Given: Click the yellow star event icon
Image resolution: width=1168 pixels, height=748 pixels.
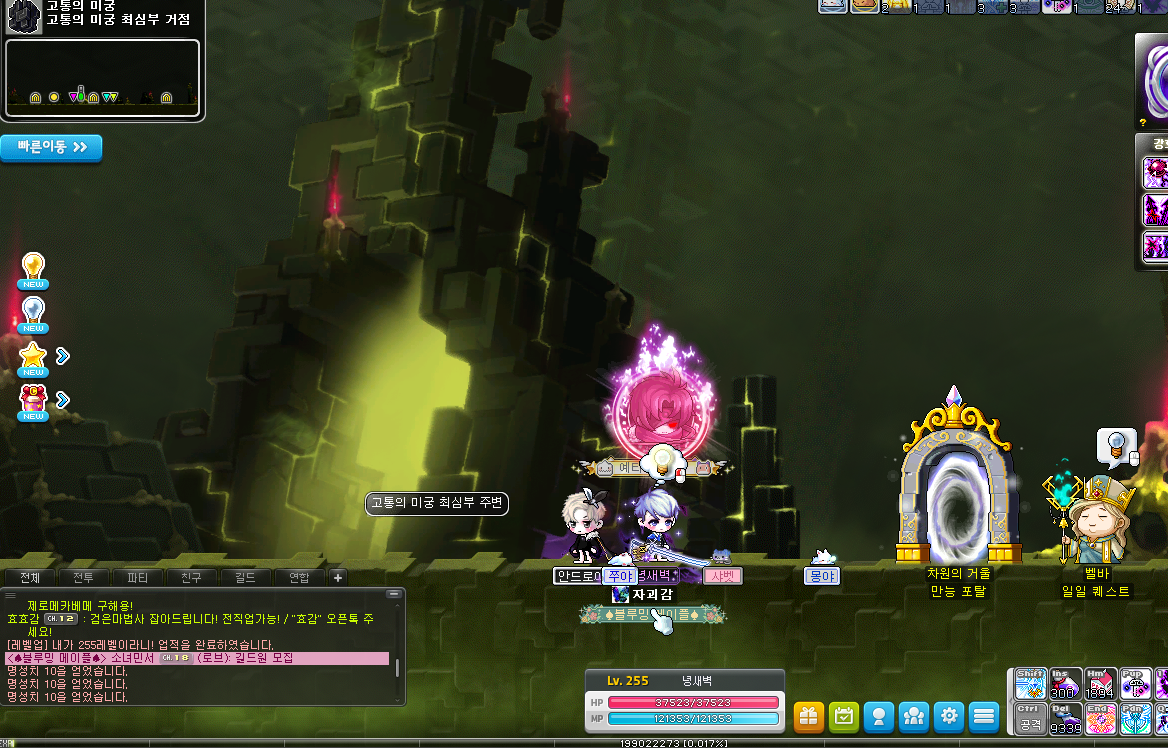Looking at the screenshot, I should (x=34, y=357).
